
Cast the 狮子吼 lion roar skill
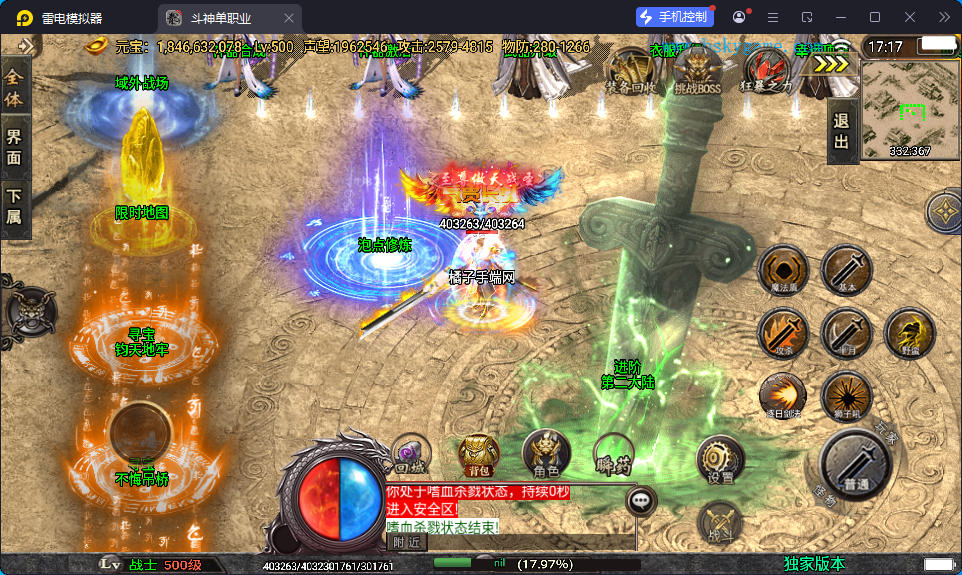click(846, 395)
